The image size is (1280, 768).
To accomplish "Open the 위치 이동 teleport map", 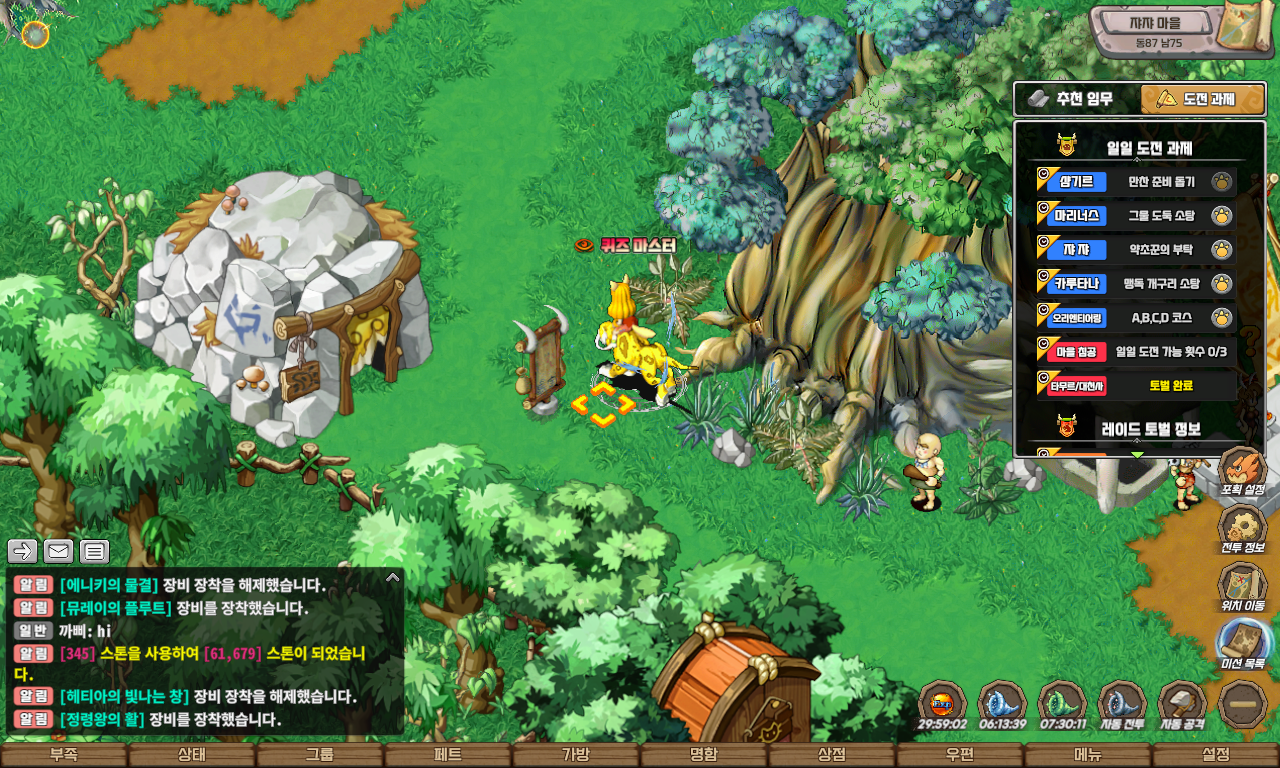I will point(1242,587).
